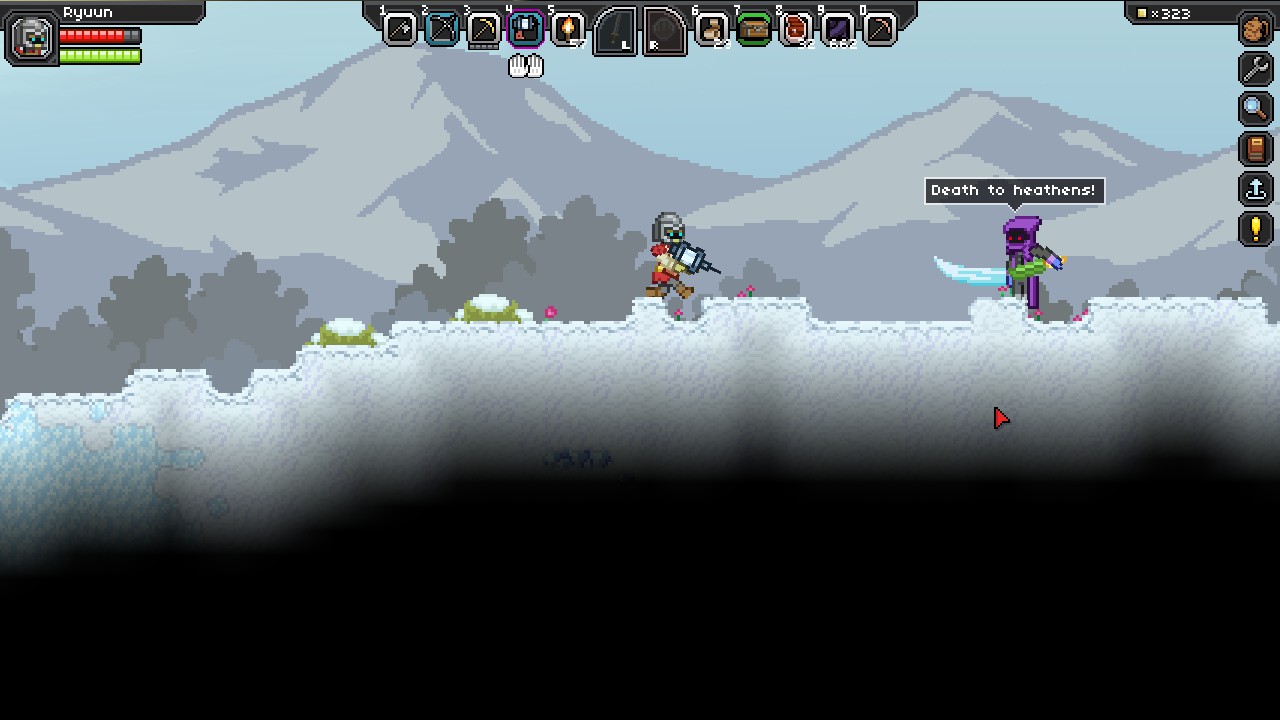
Task: Pick the dark purple block in slot 9
Action: point(837,29)
